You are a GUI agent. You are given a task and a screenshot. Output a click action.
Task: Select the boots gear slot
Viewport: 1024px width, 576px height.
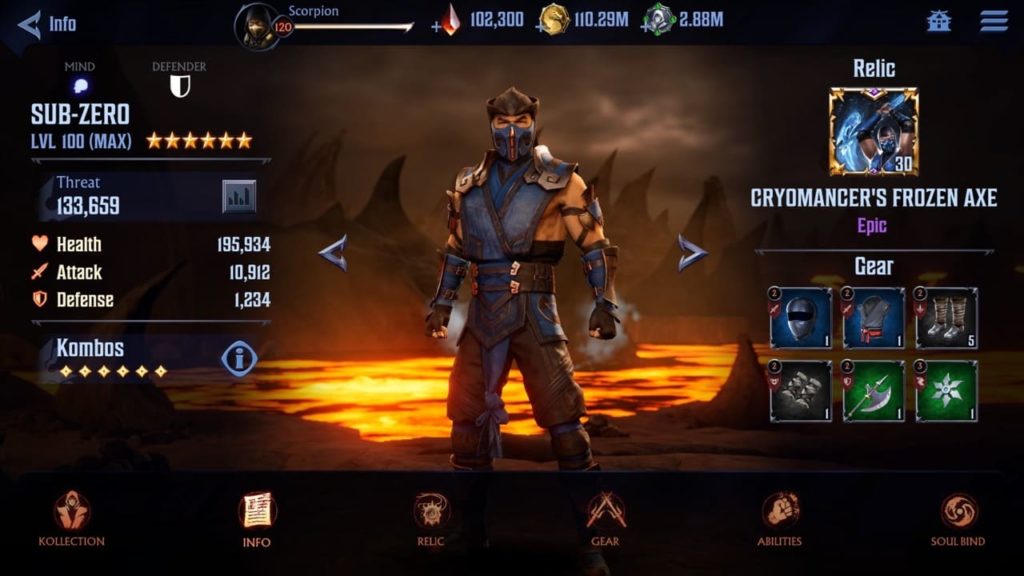tap(946, 318)
